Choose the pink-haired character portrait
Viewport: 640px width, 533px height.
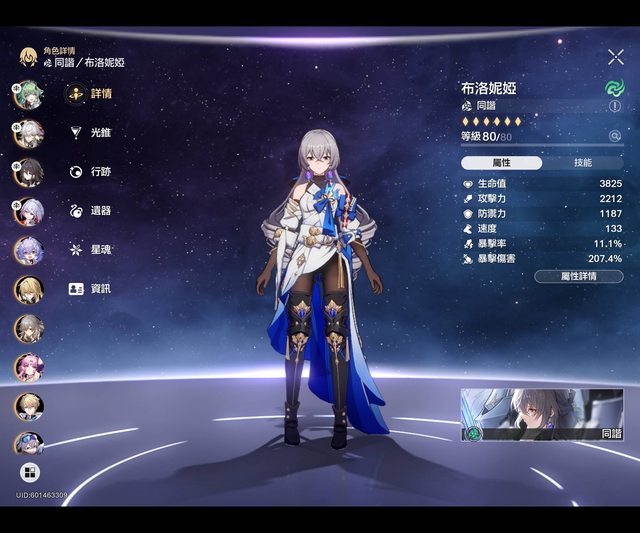[28, 367]
